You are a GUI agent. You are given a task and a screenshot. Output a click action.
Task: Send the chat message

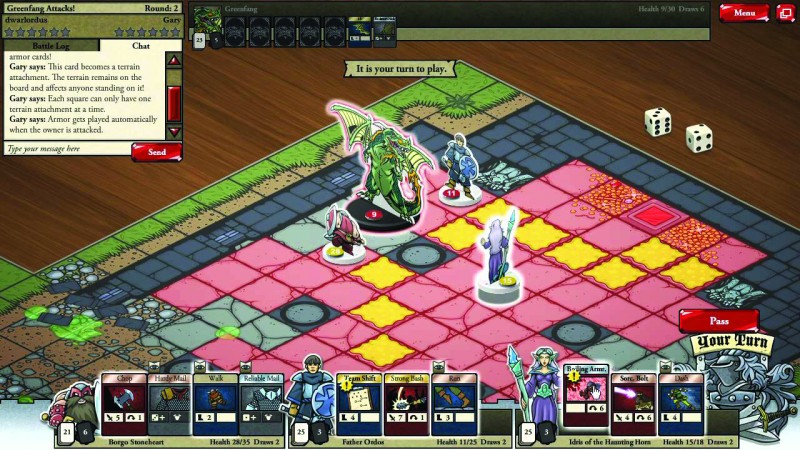coord(156,152)
